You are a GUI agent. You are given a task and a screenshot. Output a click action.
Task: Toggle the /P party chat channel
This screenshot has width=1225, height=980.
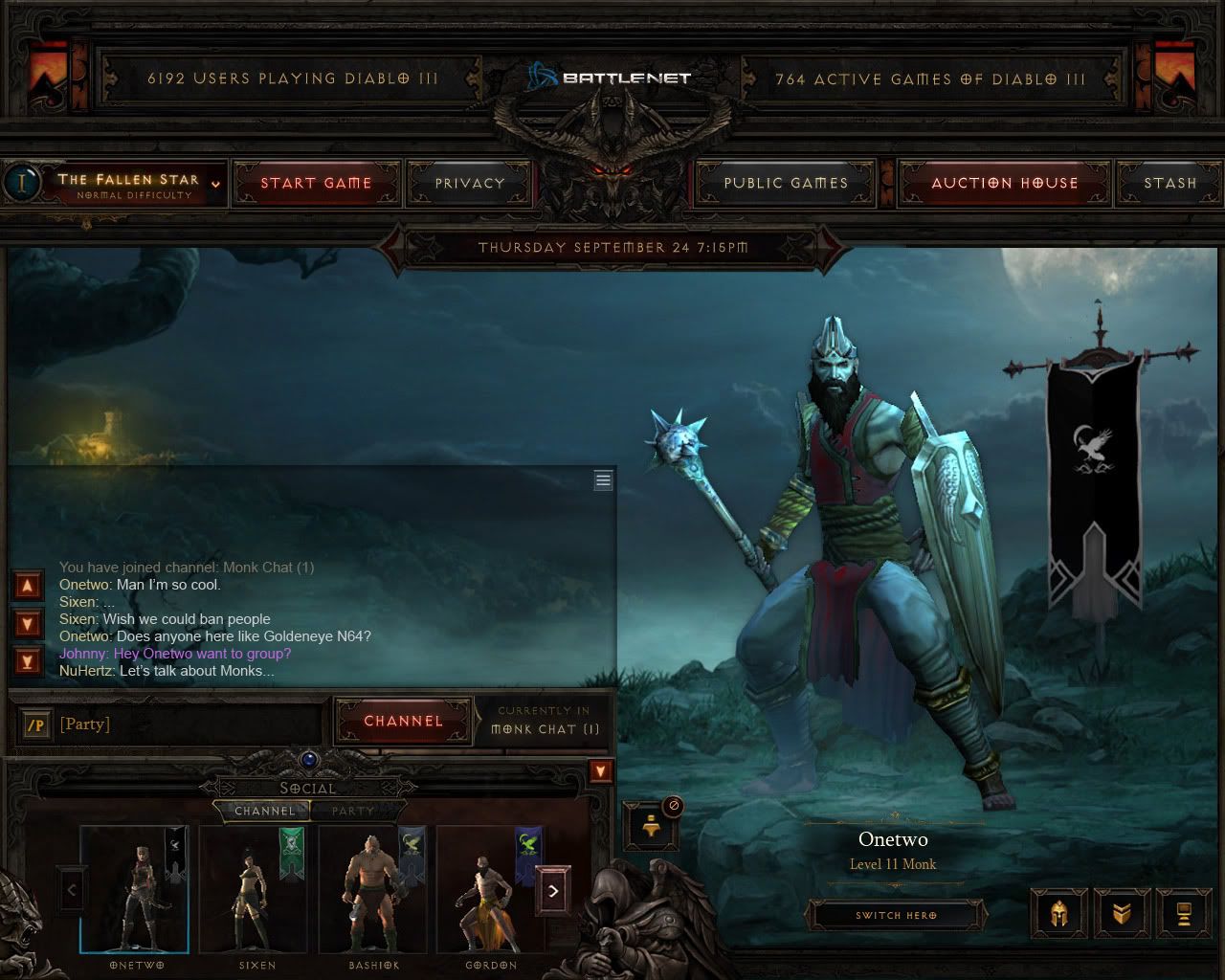34,724
